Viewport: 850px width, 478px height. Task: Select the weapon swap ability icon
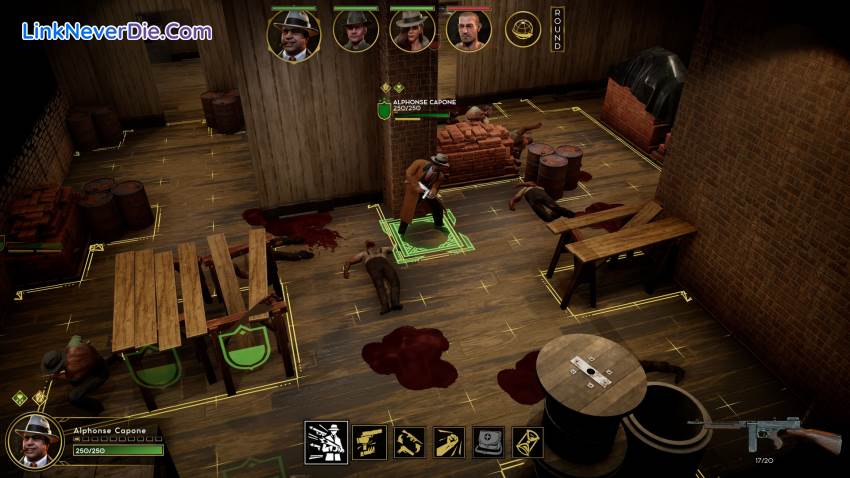pos(408,442)
